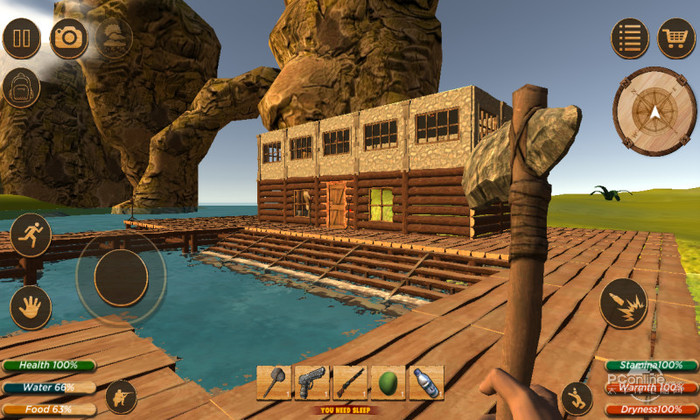Tap the crouching figure button
Viewport: 700px width, 420px height.
[121, 397]
